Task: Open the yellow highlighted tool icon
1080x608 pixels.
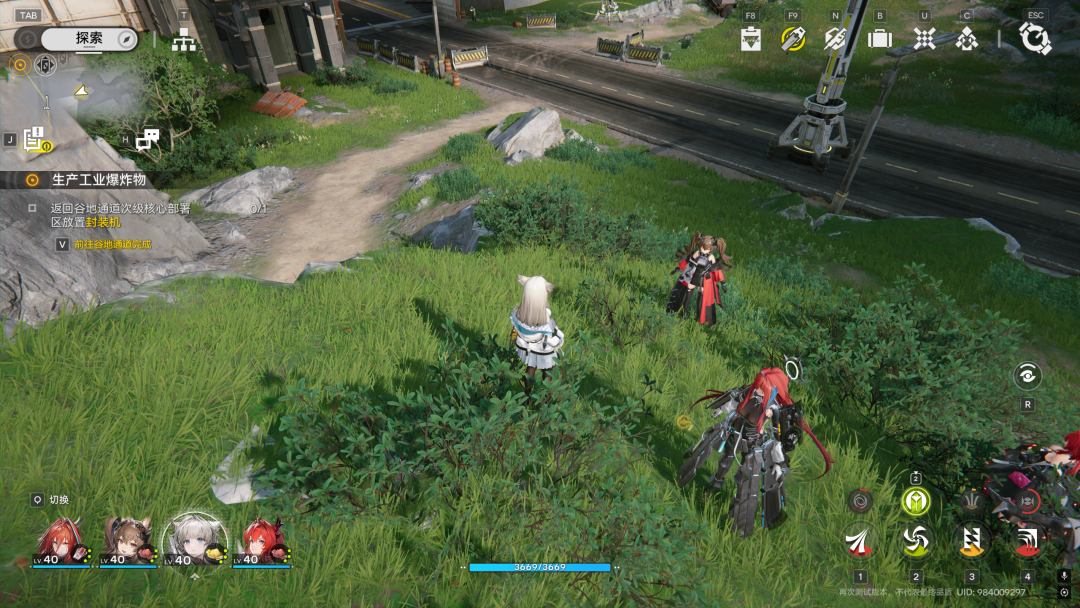Action: (793, 39)
